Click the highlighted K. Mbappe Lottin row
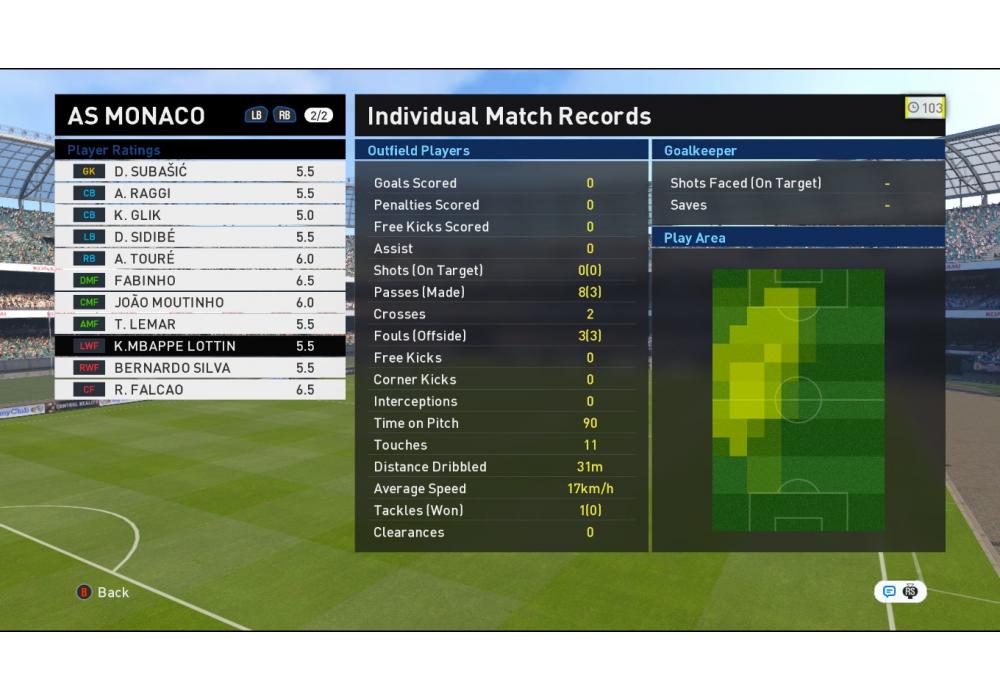1000x700 pixels. tap(200, 346)
